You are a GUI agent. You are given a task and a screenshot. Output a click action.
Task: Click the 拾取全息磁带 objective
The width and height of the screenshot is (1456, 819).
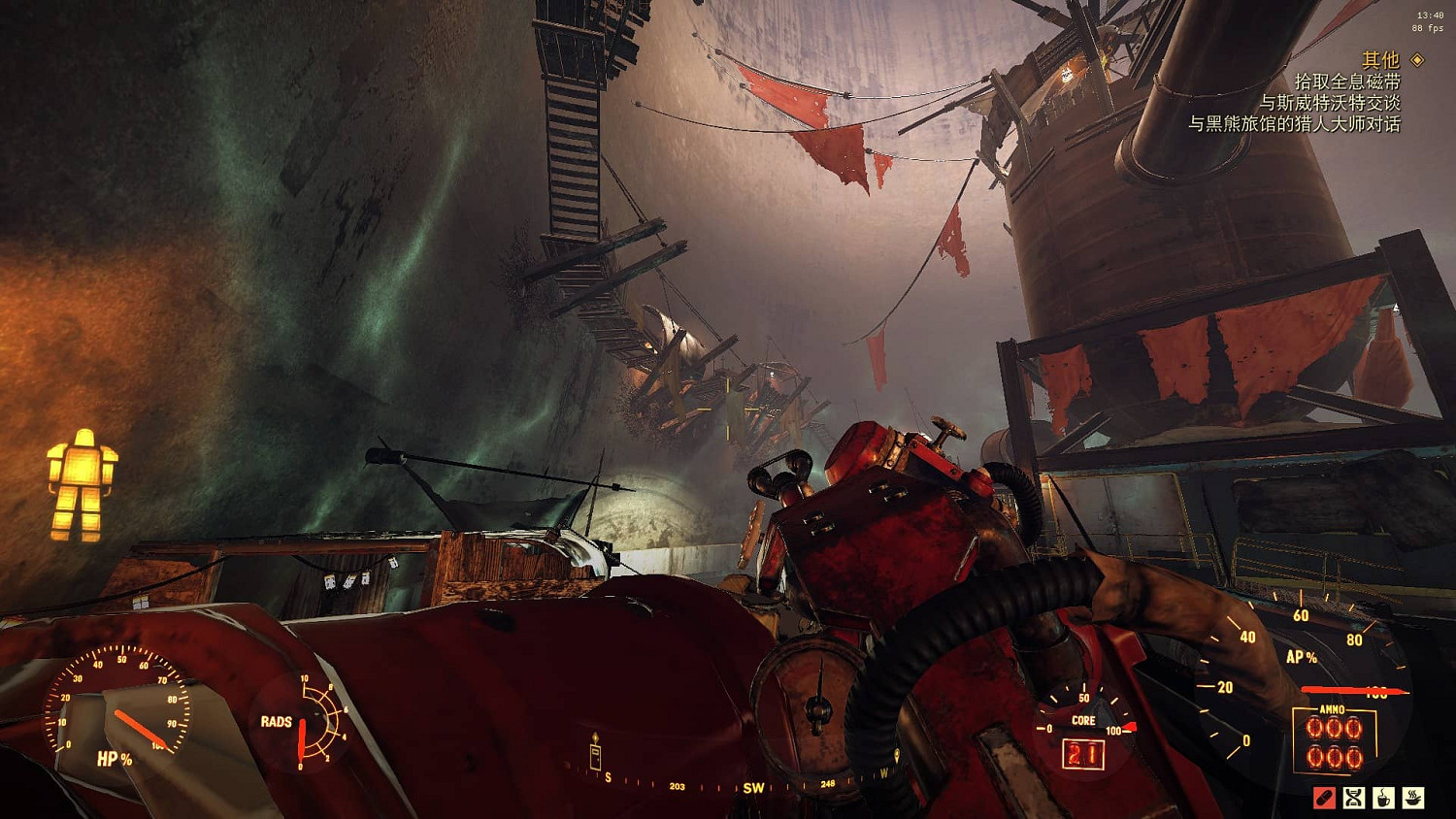point(1347,82)
